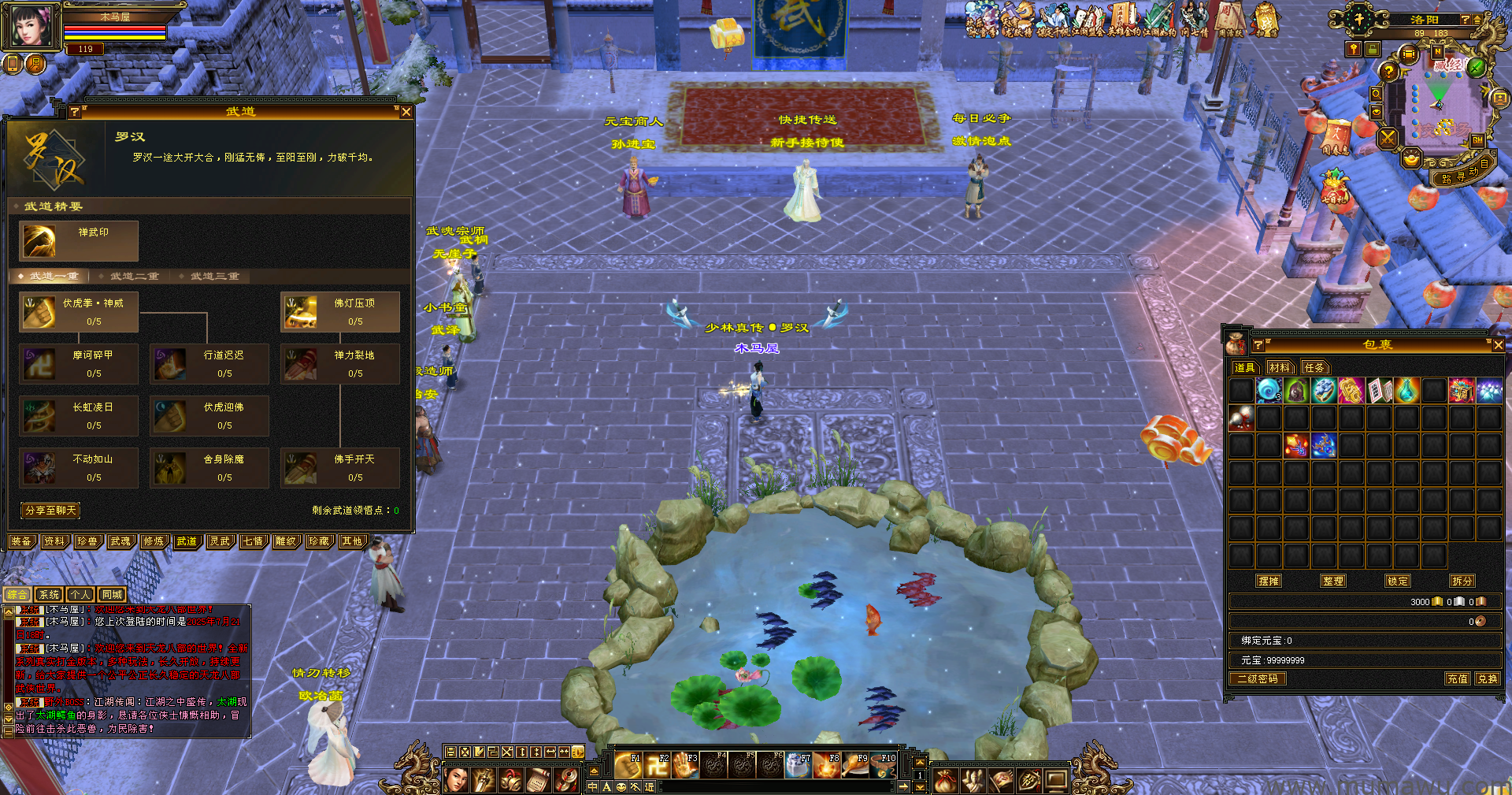Click the 充值 recharge button
The height and width of the screenshot is (795, 1512).
(x=1457, y=678)
